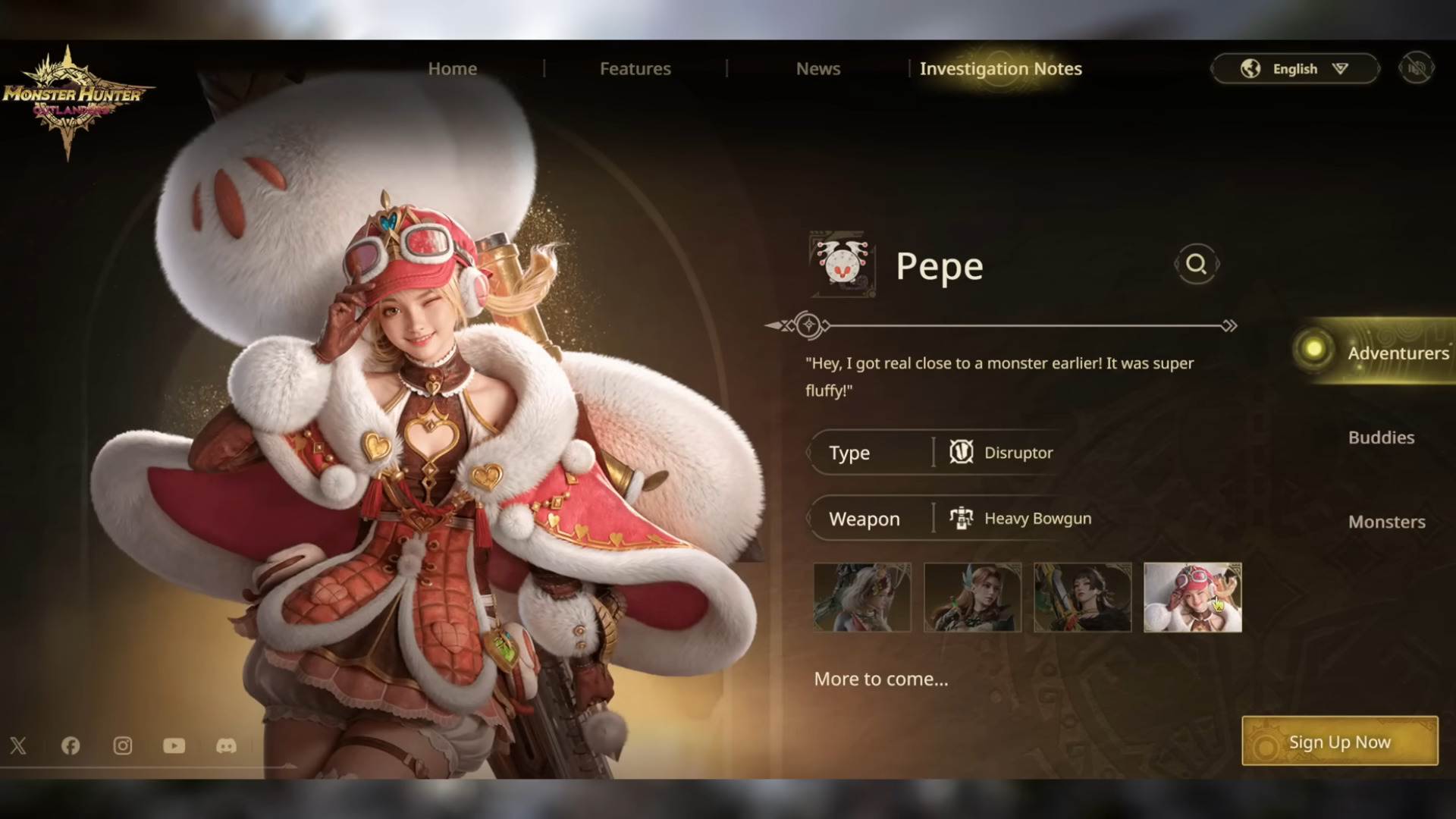Click the magnifier icon beside Pepe
Image resolution: width=1456 pixels, height=819 pixels.
(x=1196, y=264)
